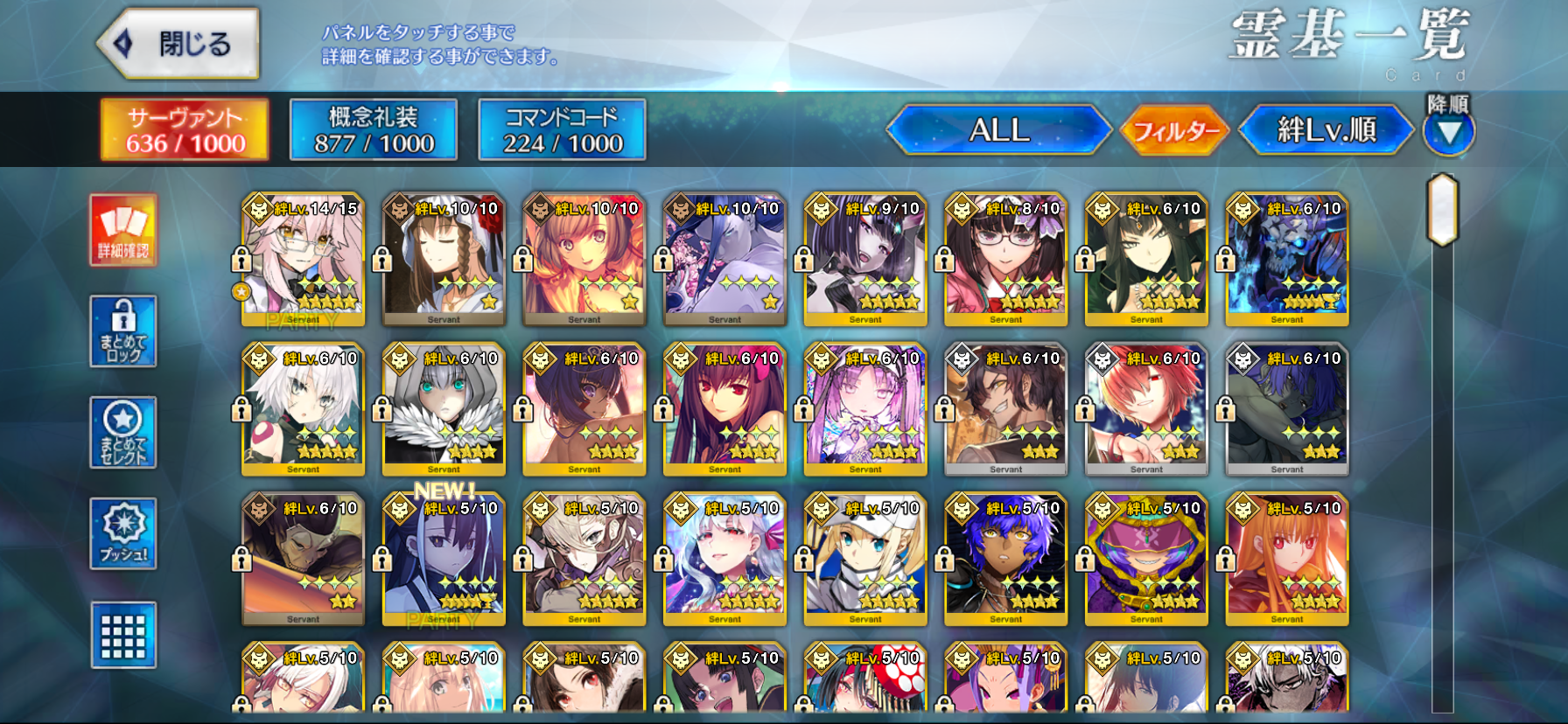Open the 概念礼装 tab
The width and height of the screenshot is (1568, 724).
point(374,130)
